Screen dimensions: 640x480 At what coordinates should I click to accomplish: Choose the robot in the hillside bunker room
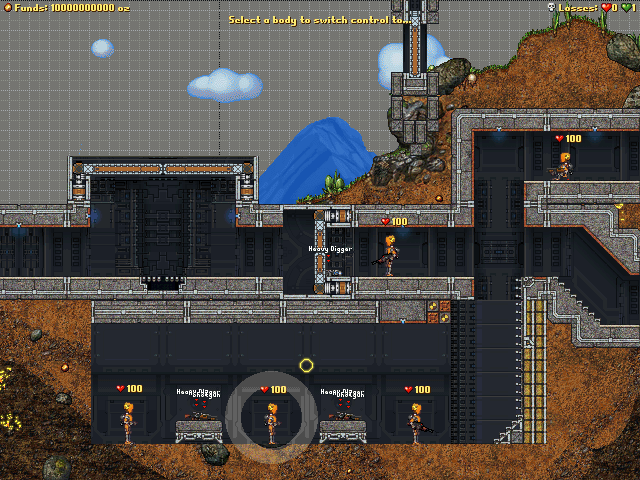(565, 167)
